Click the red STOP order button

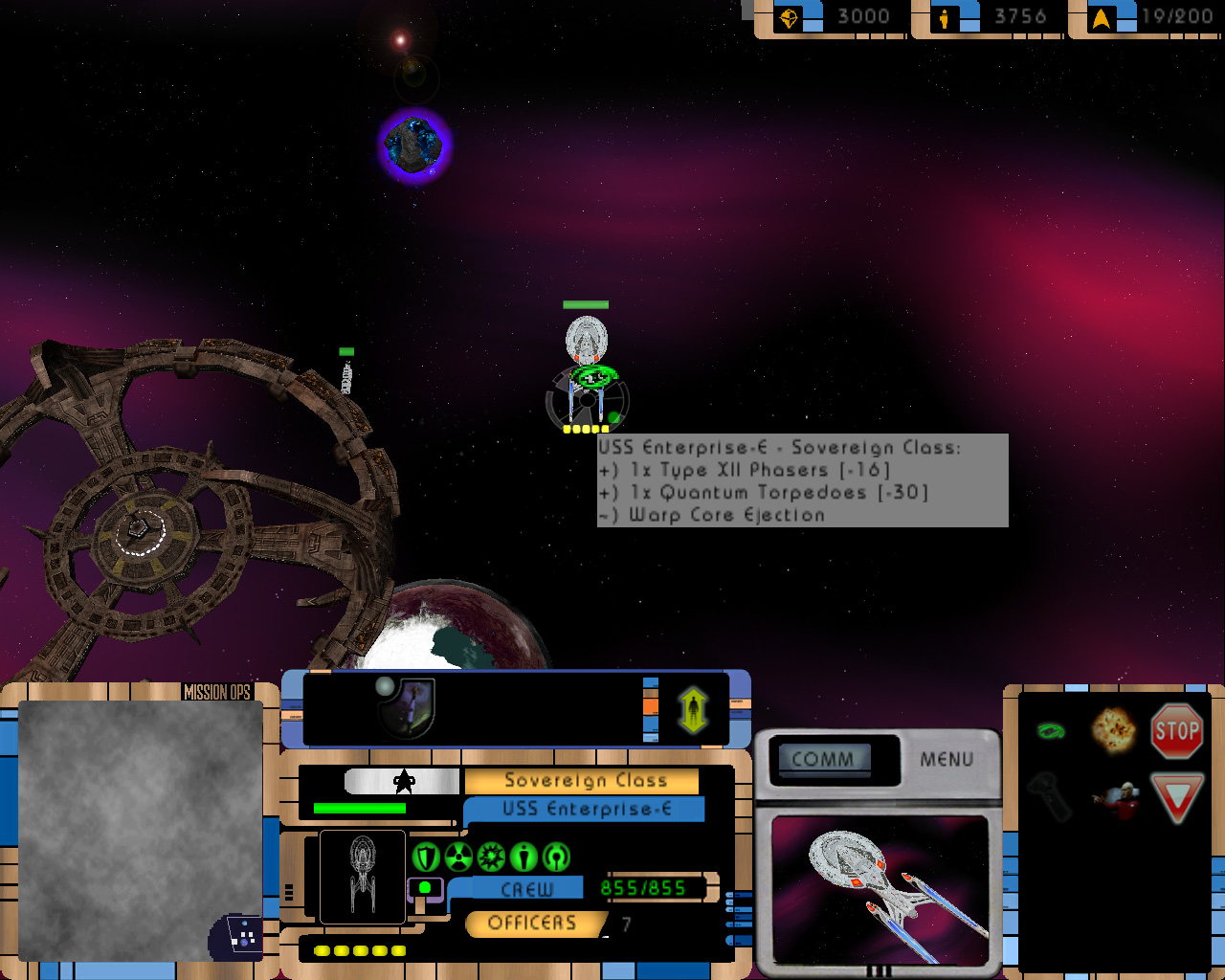tap(1176, 732)
